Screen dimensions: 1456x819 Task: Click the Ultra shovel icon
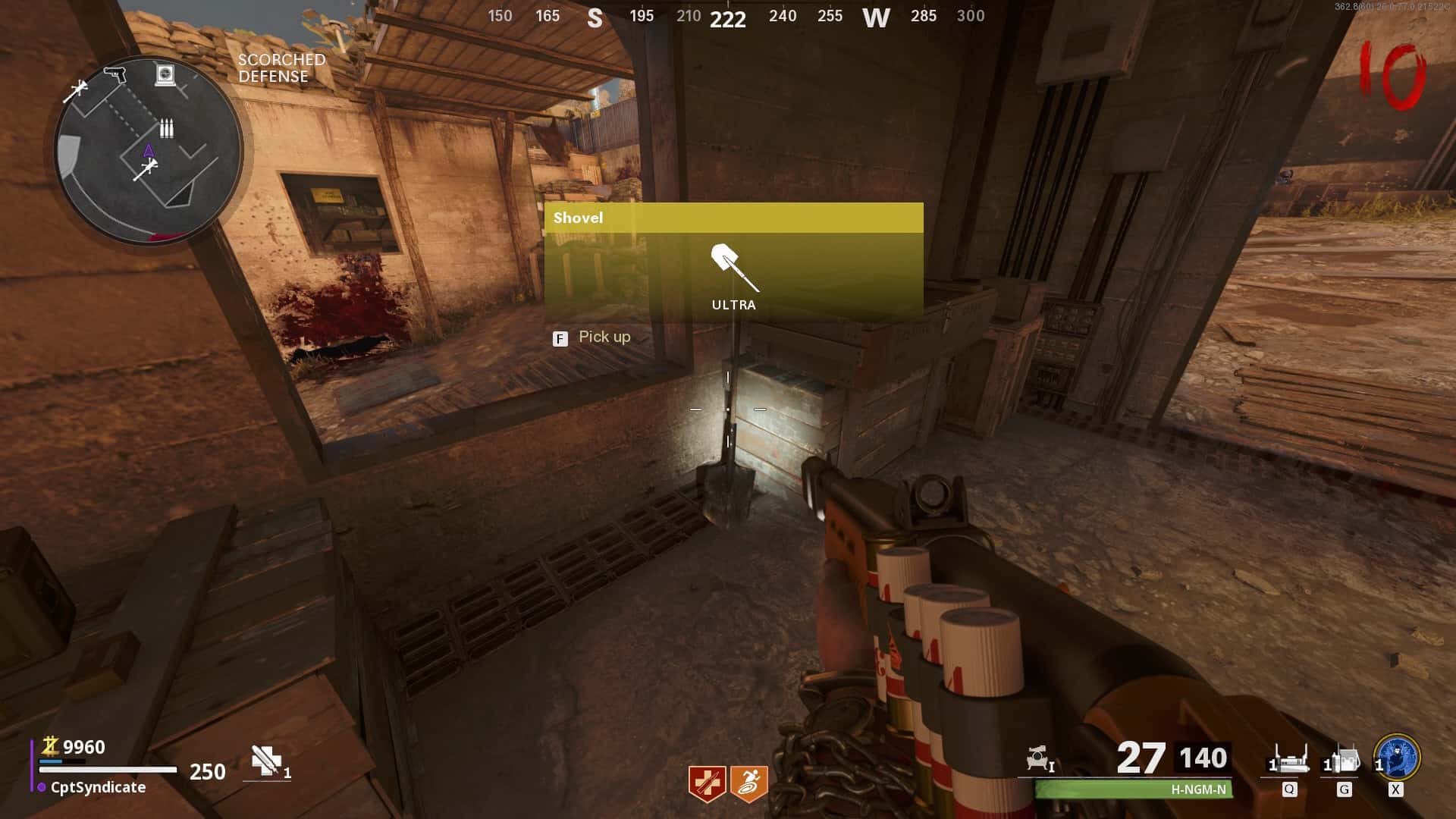coord(734,268)
